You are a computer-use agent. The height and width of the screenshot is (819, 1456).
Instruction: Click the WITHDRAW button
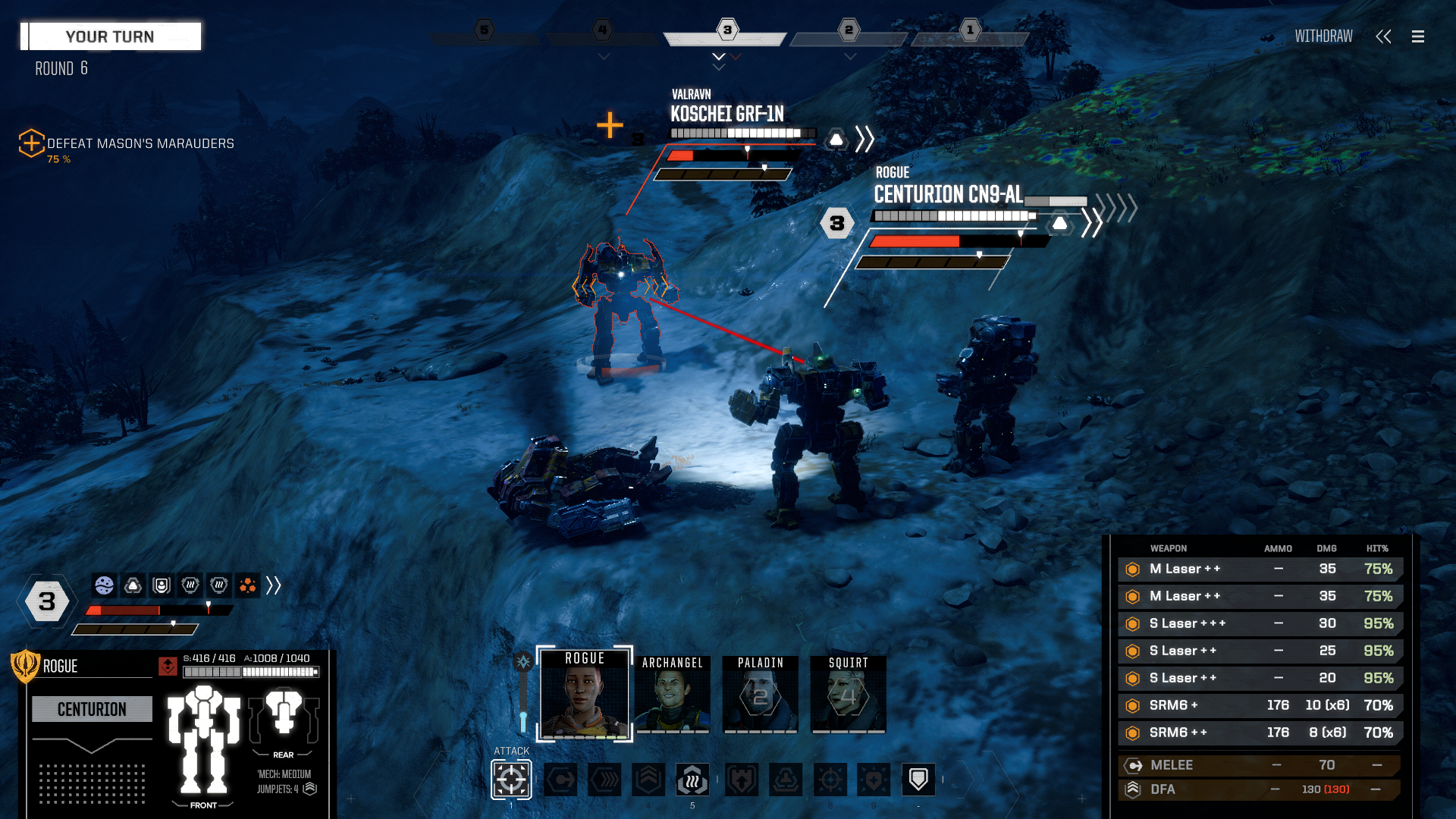coord(1323,36)
